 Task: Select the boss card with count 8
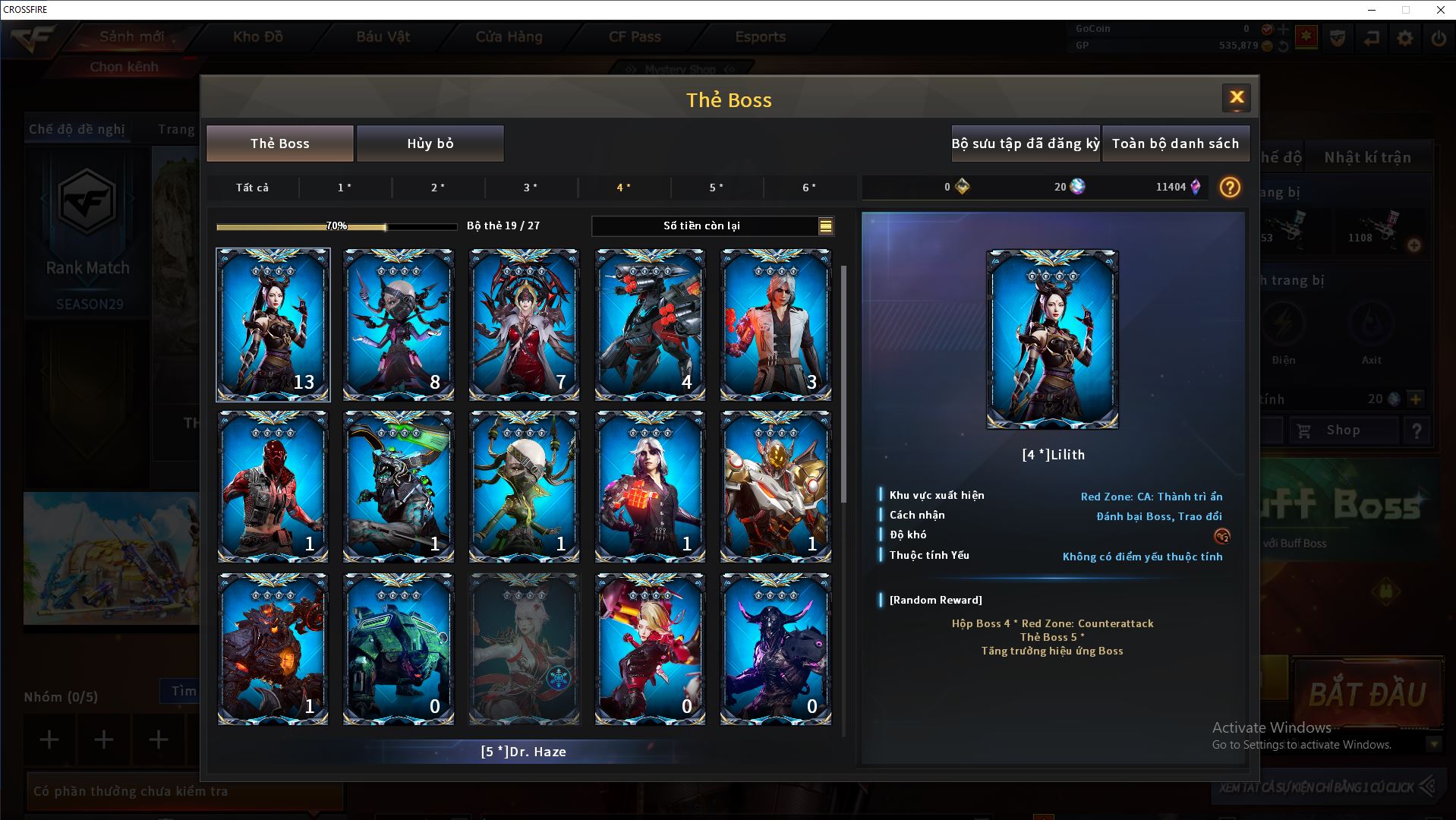pos(399,324)
